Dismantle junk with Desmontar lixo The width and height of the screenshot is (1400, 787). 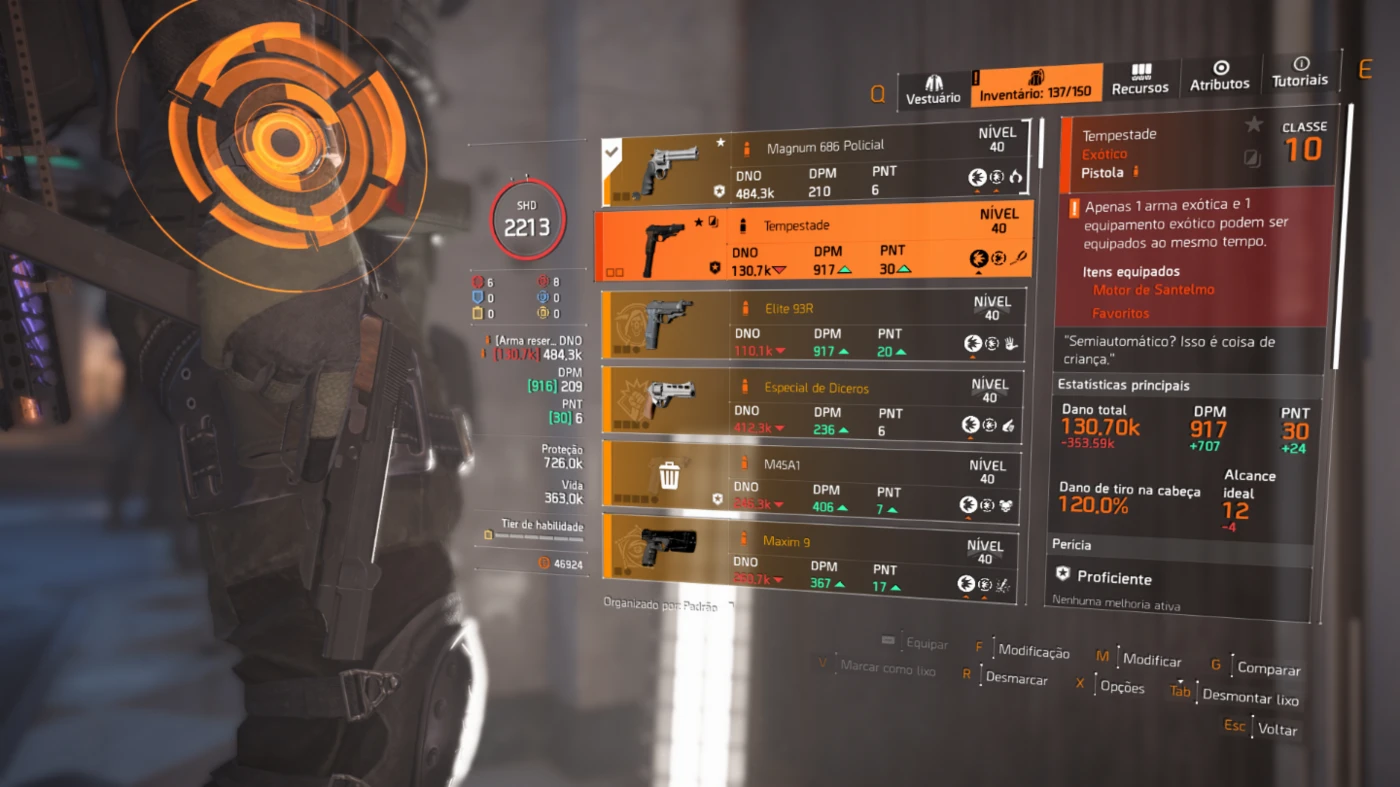pyautogui.click(x=1250, y=697)
